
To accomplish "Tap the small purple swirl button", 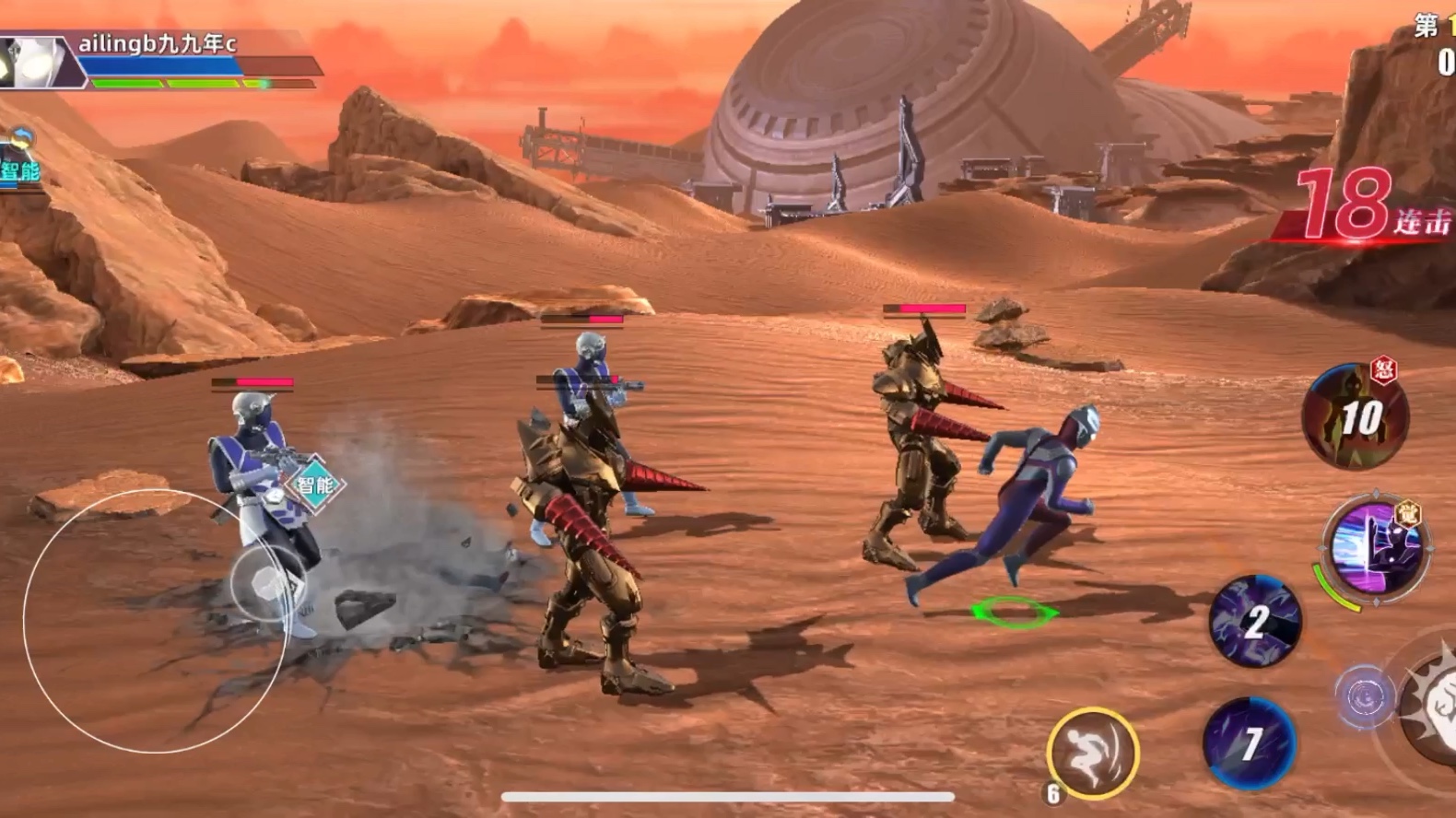I will point(1364,697).
